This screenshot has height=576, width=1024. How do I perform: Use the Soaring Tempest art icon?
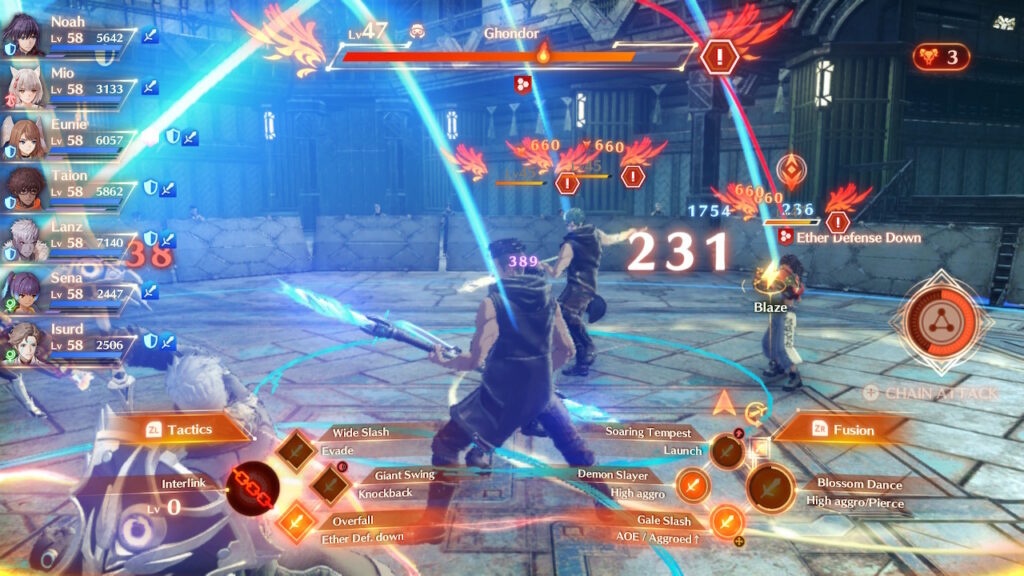(x=727, y=452)
